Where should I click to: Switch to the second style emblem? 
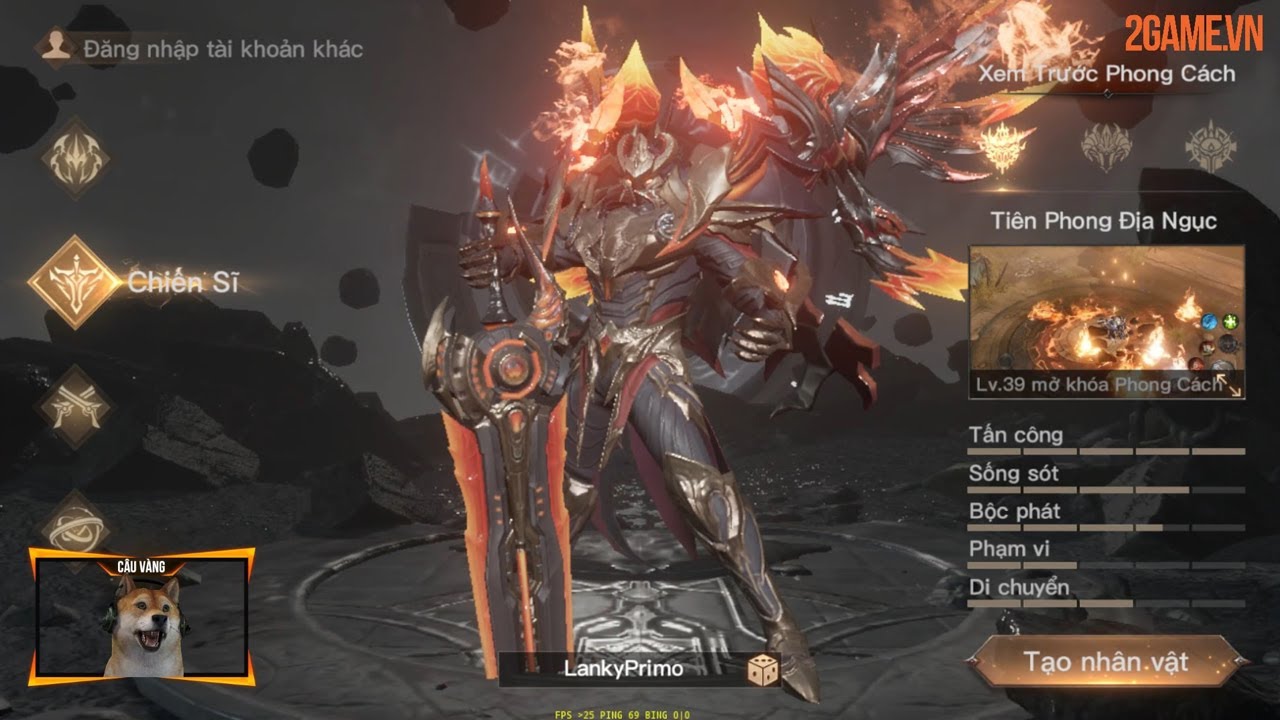click(x=1106, y=147)
